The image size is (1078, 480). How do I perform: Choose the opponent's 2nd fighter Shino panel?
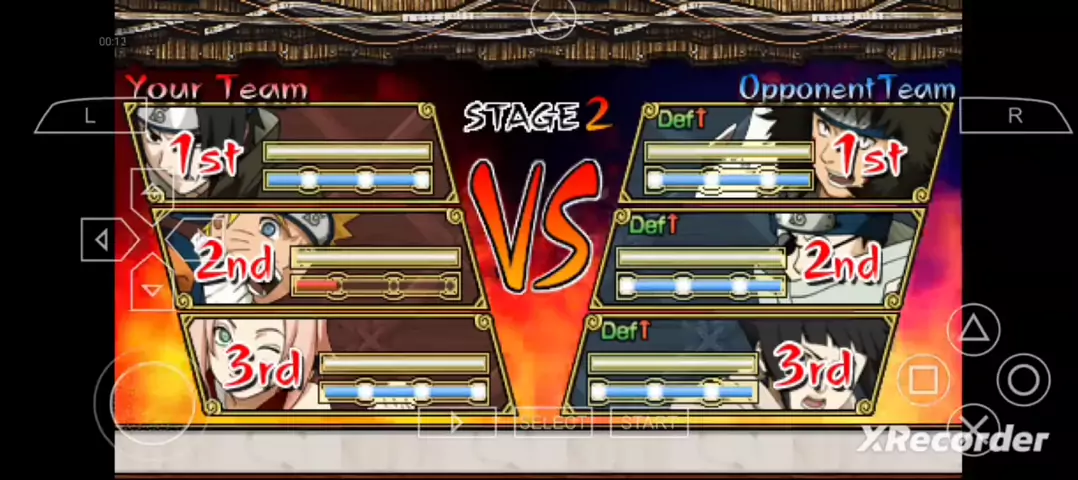click(x=760, y=260)
